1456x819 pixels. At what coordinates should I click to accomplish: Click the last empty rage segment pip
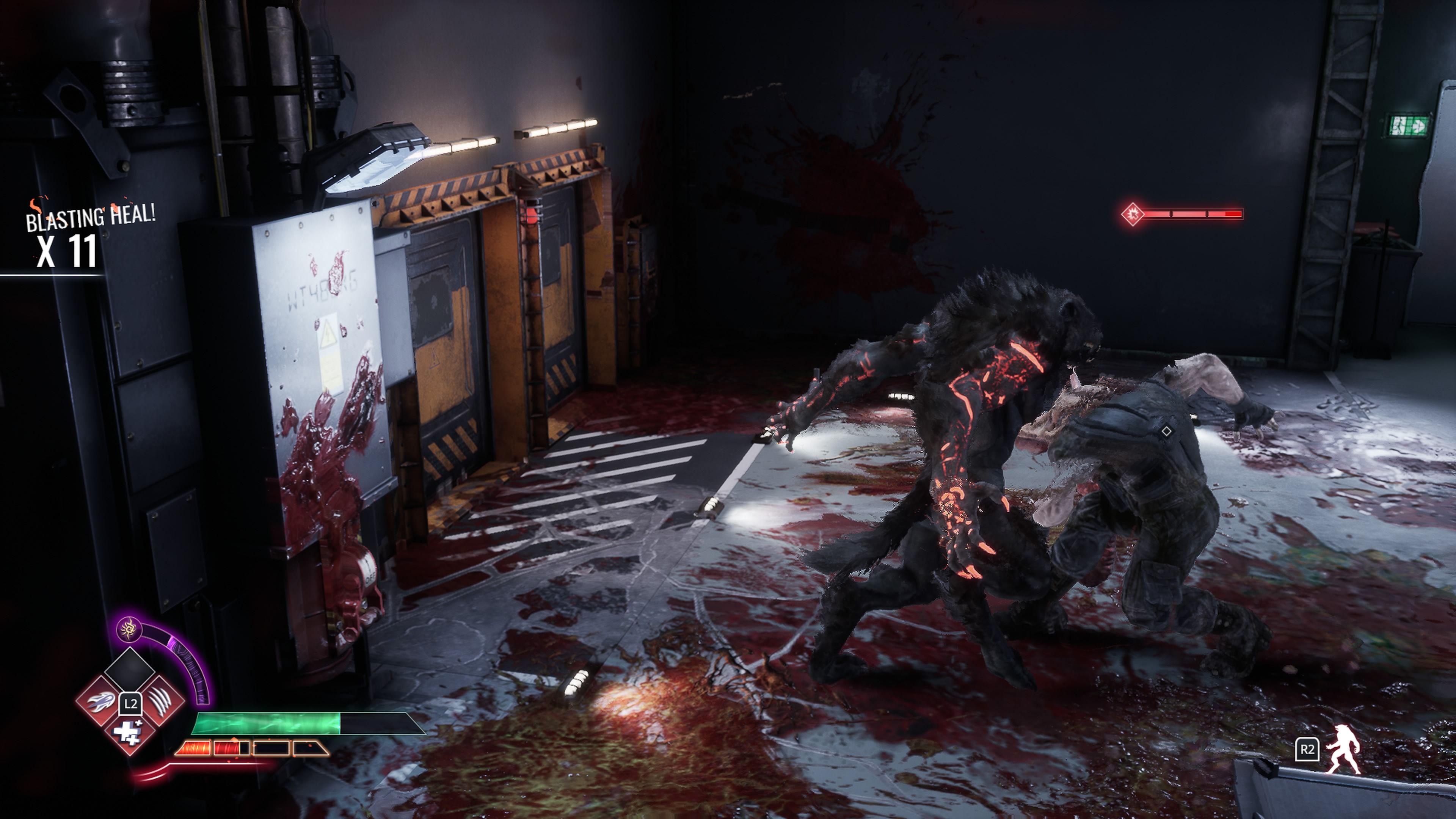[307, 747]
